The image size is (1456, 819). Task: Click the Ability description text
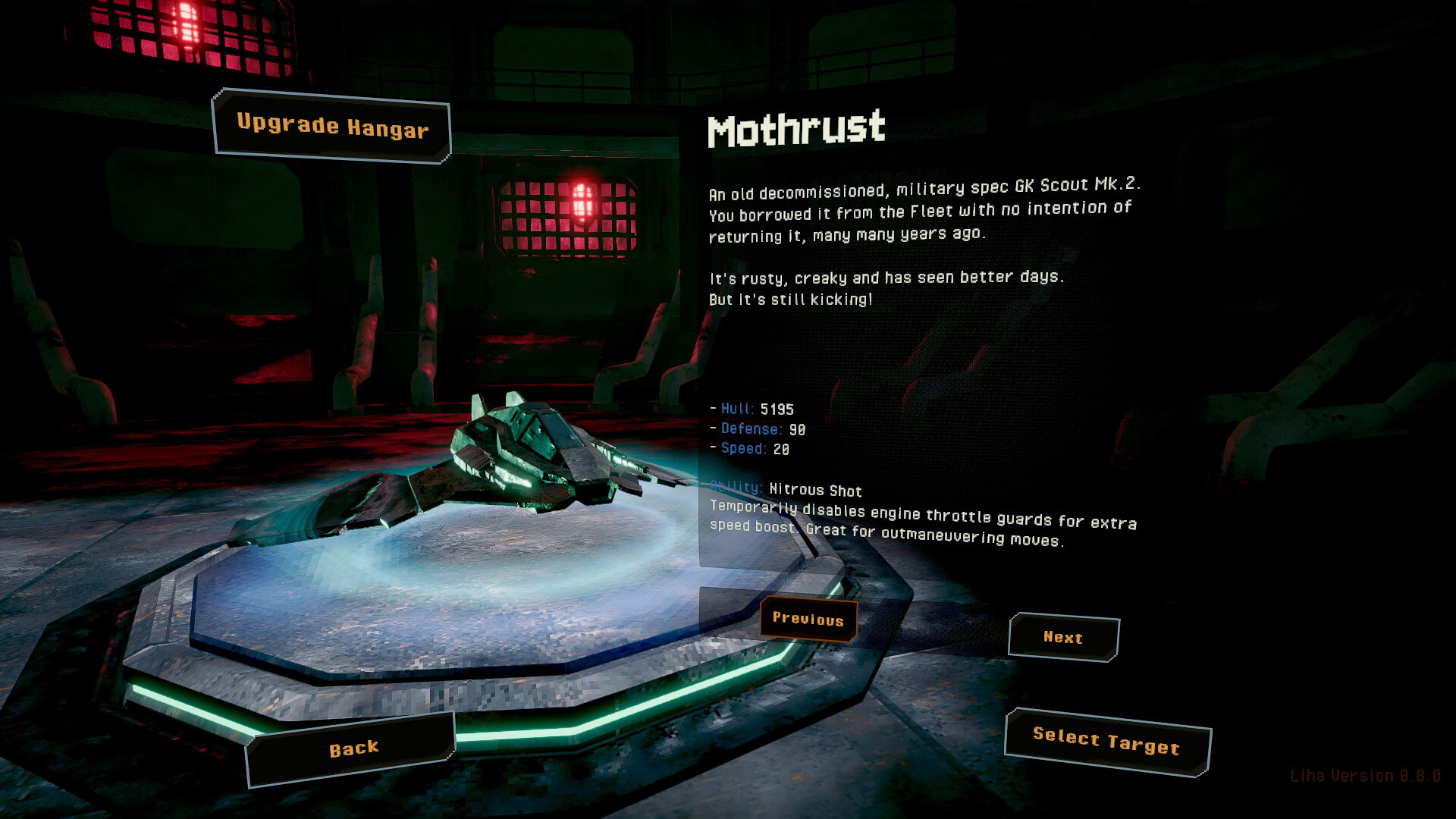click(x=922, y=522)
